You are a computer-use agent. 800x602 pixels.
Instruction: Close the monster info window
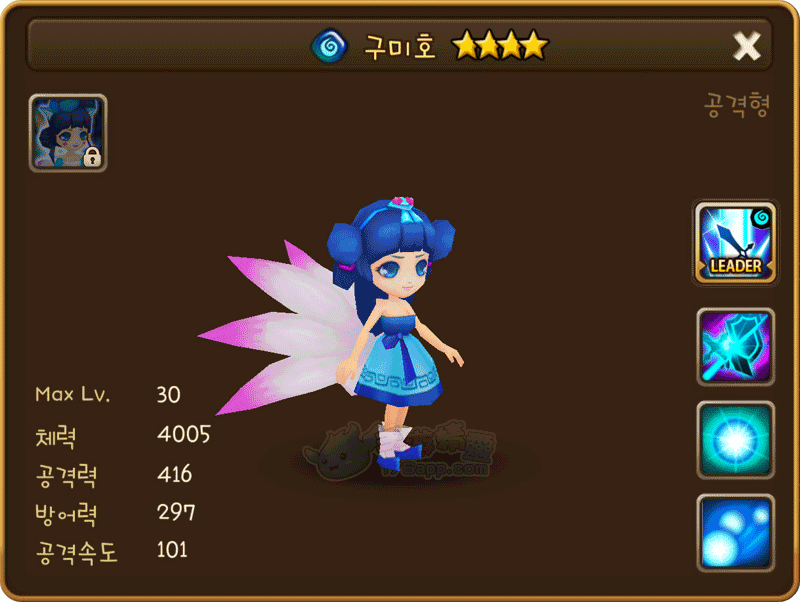747,46
